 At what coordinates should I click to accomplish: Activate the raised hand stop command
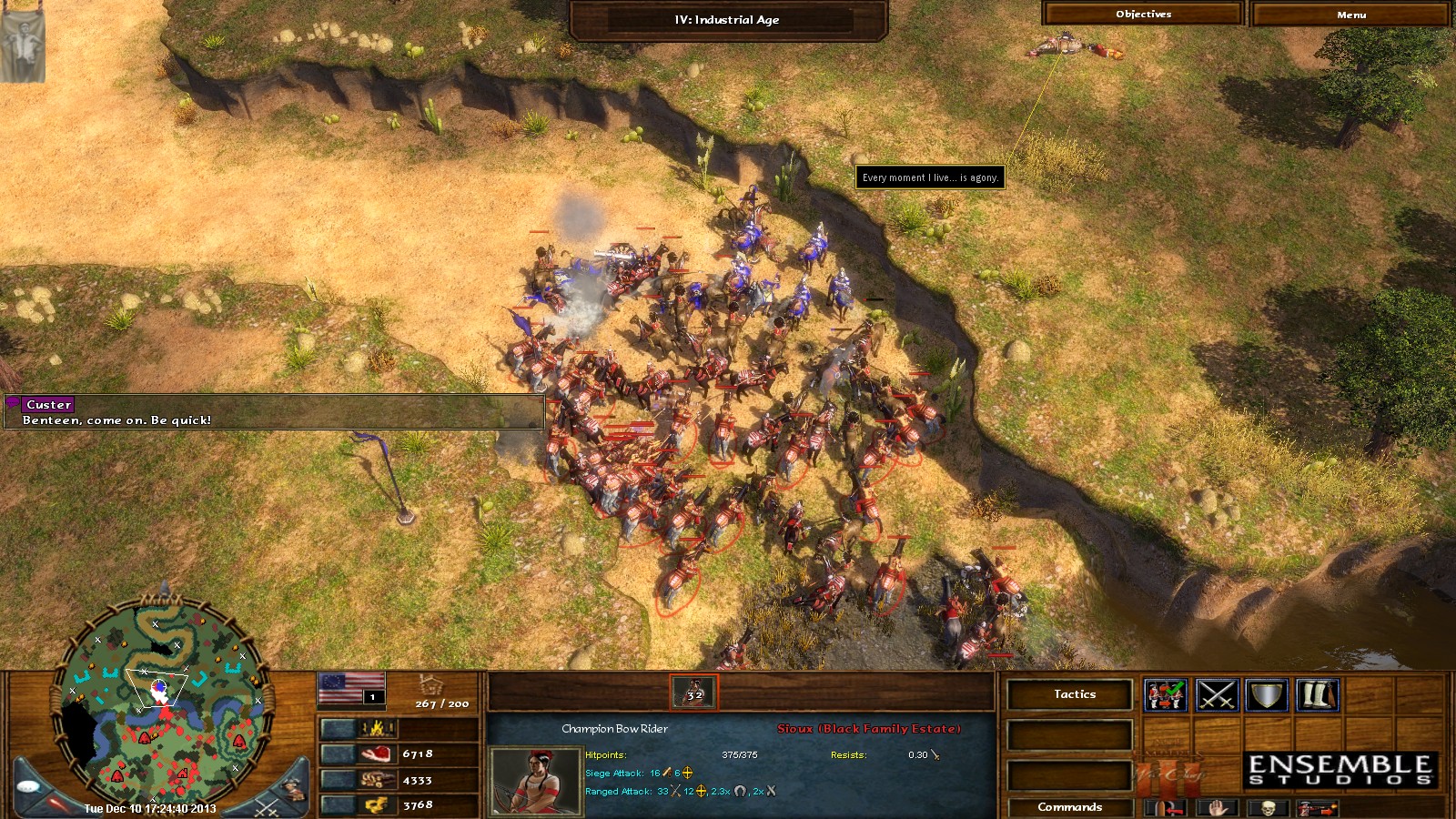point(1217,807)
